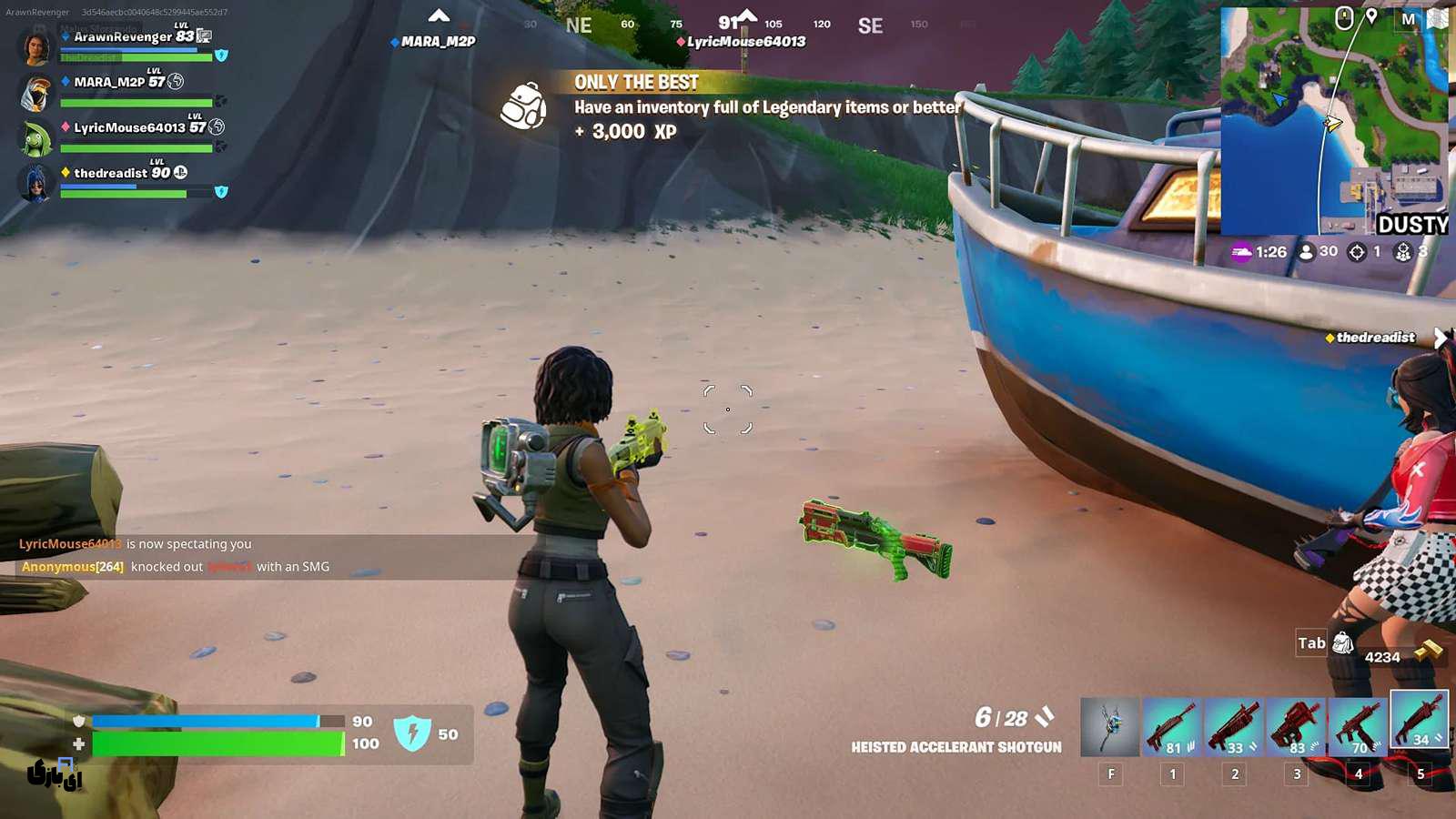This screenshot has height=819, width=1456.
Task: Toggle thedreadist's shield indicator
Action: 219,192
